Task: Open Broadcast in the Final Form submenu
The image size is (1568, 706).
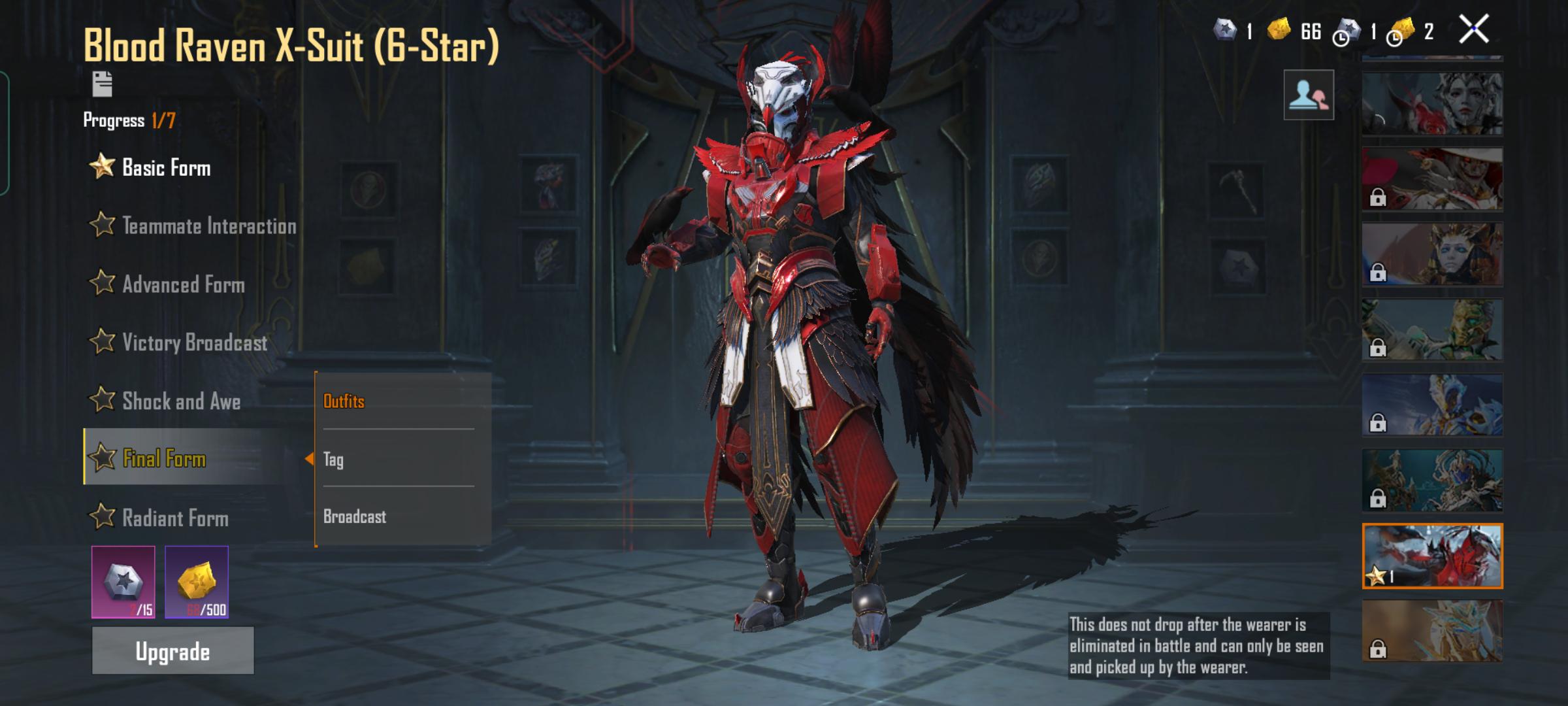Action: (355, 516)
